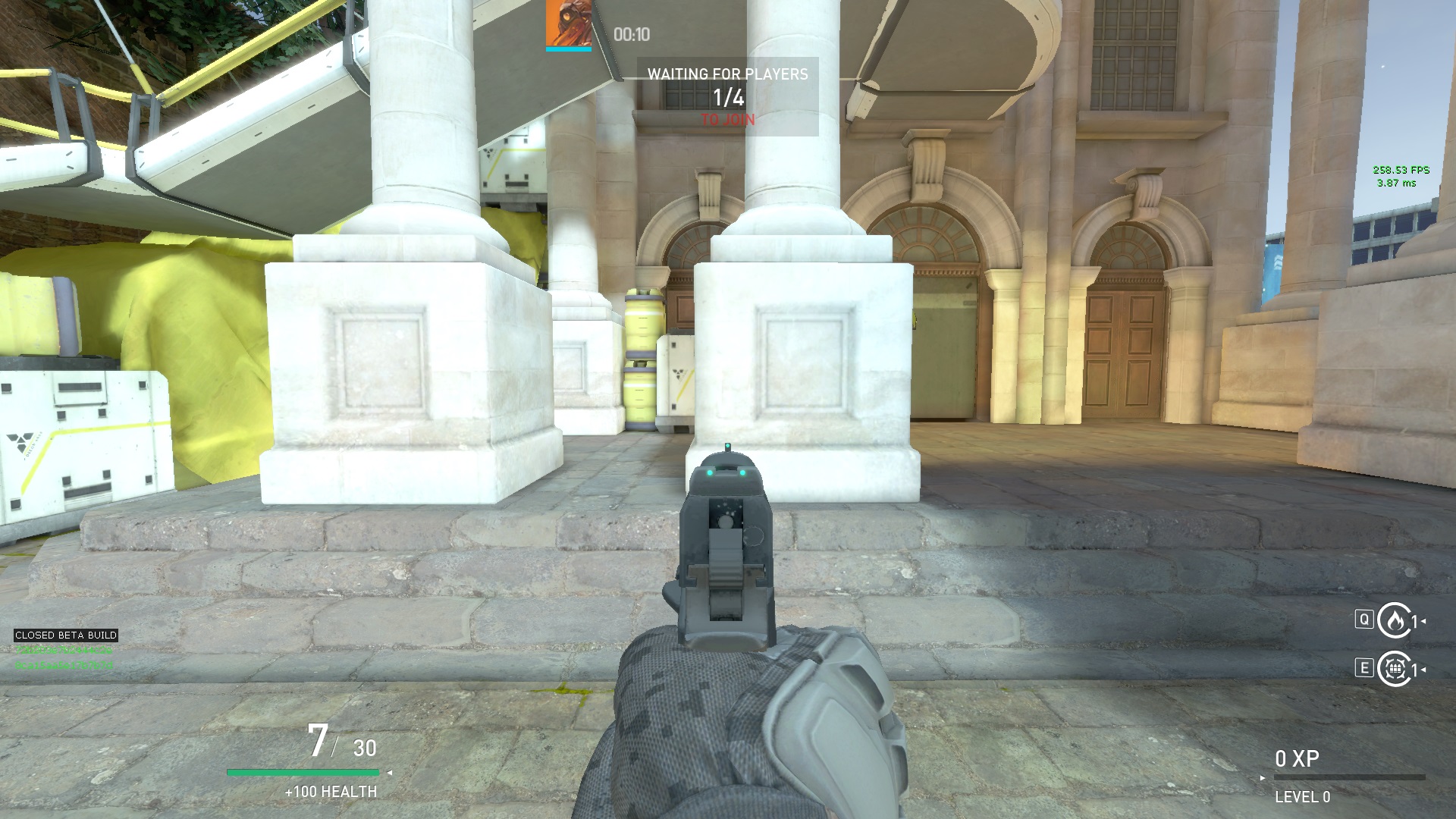Activate the flame ability icon
Image resolution: width=1456 pixels, height=819 pixels.
tap(1394, 621)
